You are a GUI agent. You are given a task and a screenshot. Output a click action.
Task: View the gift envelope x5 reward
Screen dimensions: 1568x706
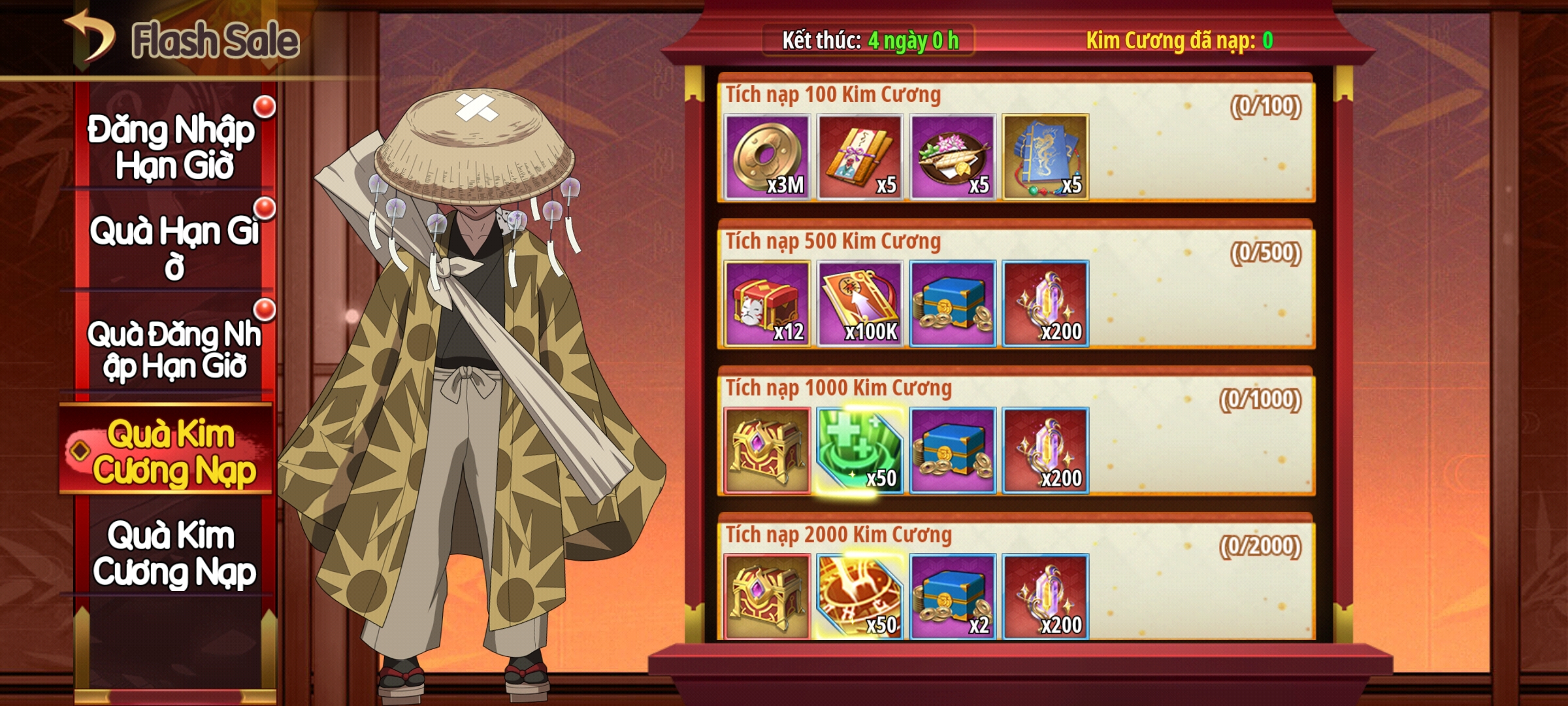860,157
